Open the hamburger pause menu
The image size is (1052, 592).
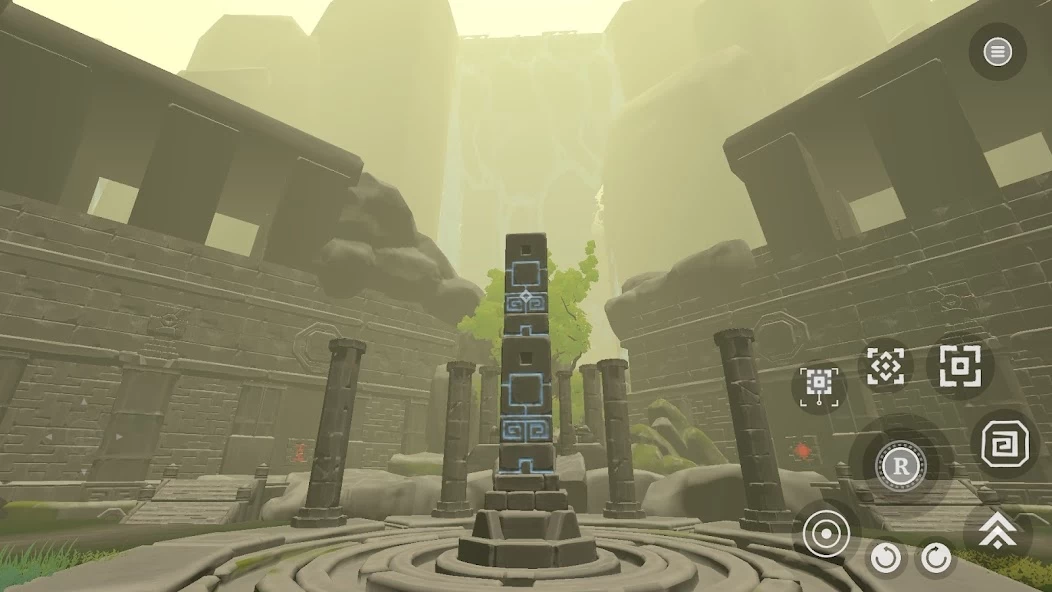tap(997, 52)
